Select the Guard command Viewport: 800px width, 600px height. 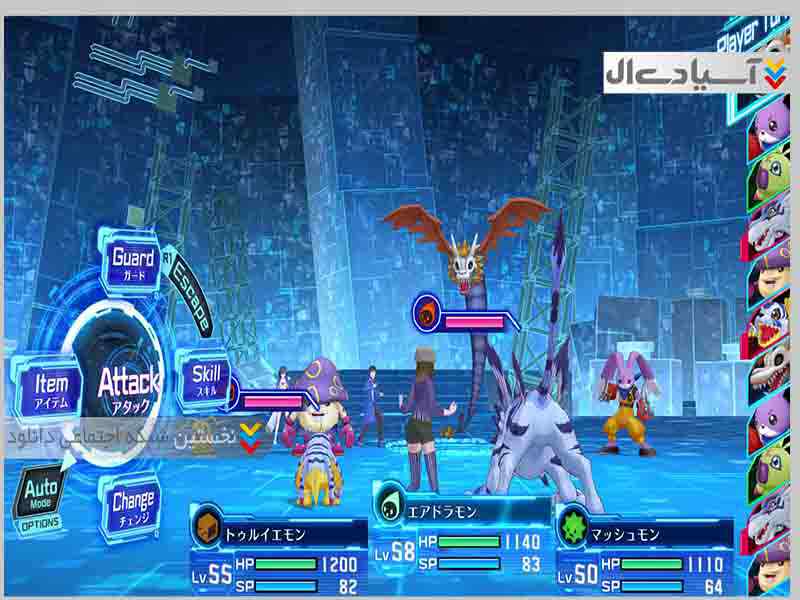click(x=133, y=263)
